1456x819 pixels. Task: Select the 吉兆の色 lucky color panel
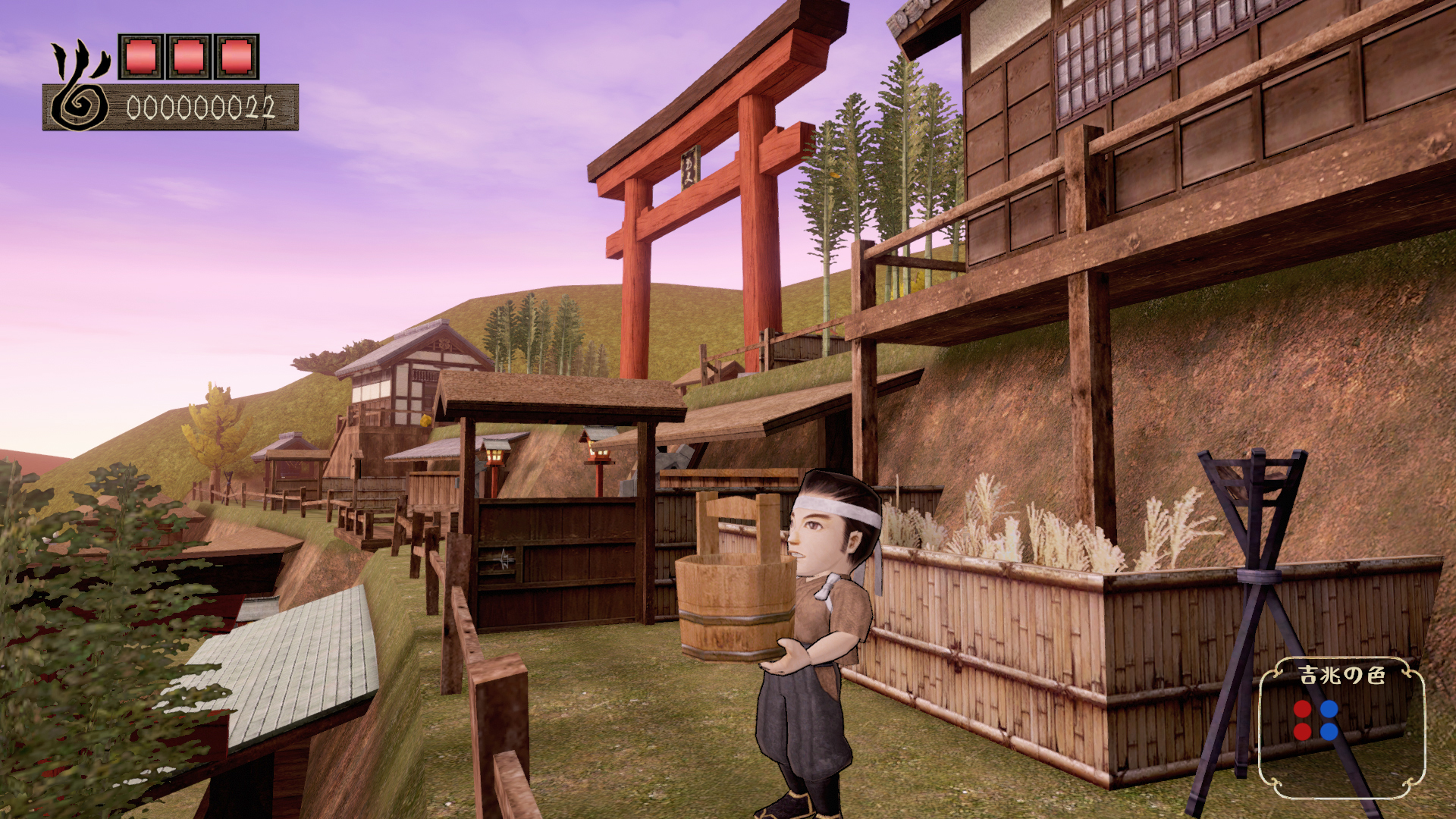coord(1341,726)
